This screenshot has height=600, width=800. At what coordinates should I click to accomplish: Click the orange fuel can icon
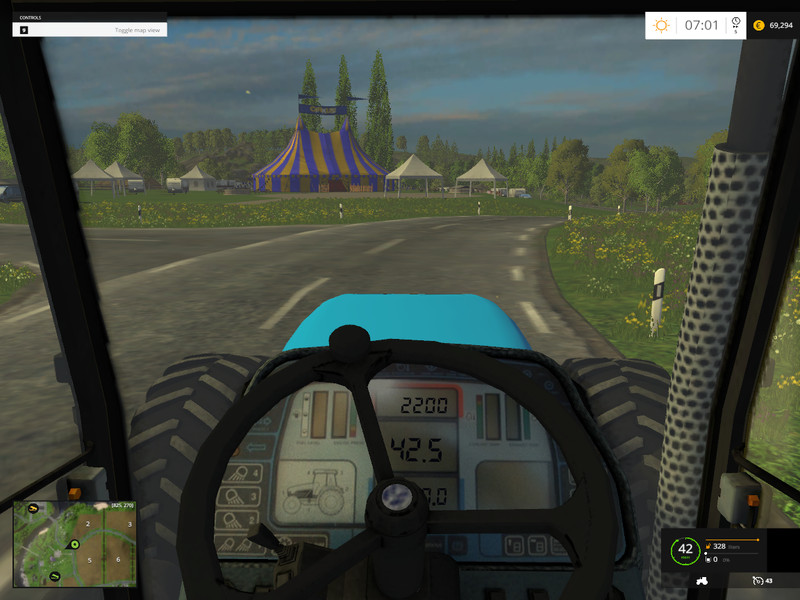pos(708,547)
